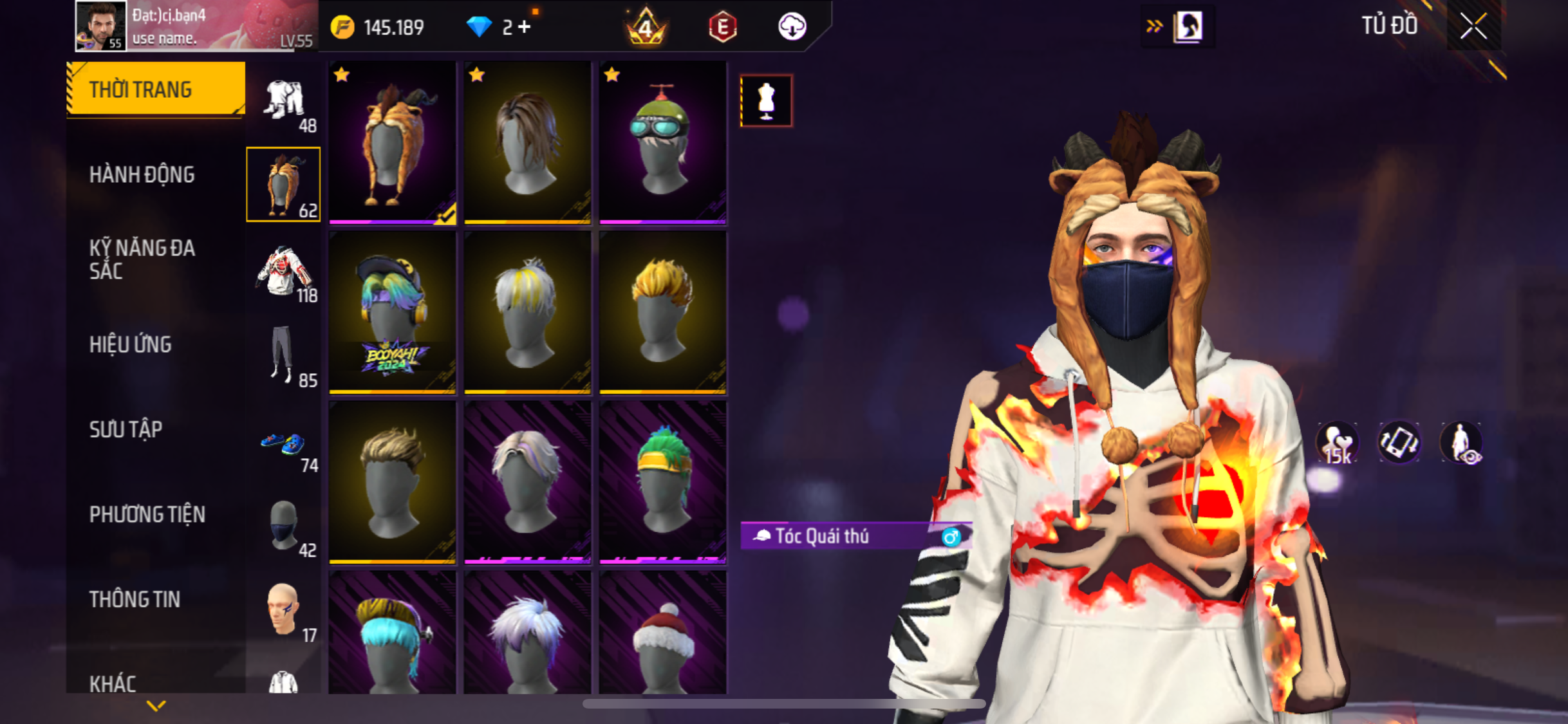Open the face paint subcategory with 17 items
The width and height of the screenshot is (1568, 724).
pos(284,611)
